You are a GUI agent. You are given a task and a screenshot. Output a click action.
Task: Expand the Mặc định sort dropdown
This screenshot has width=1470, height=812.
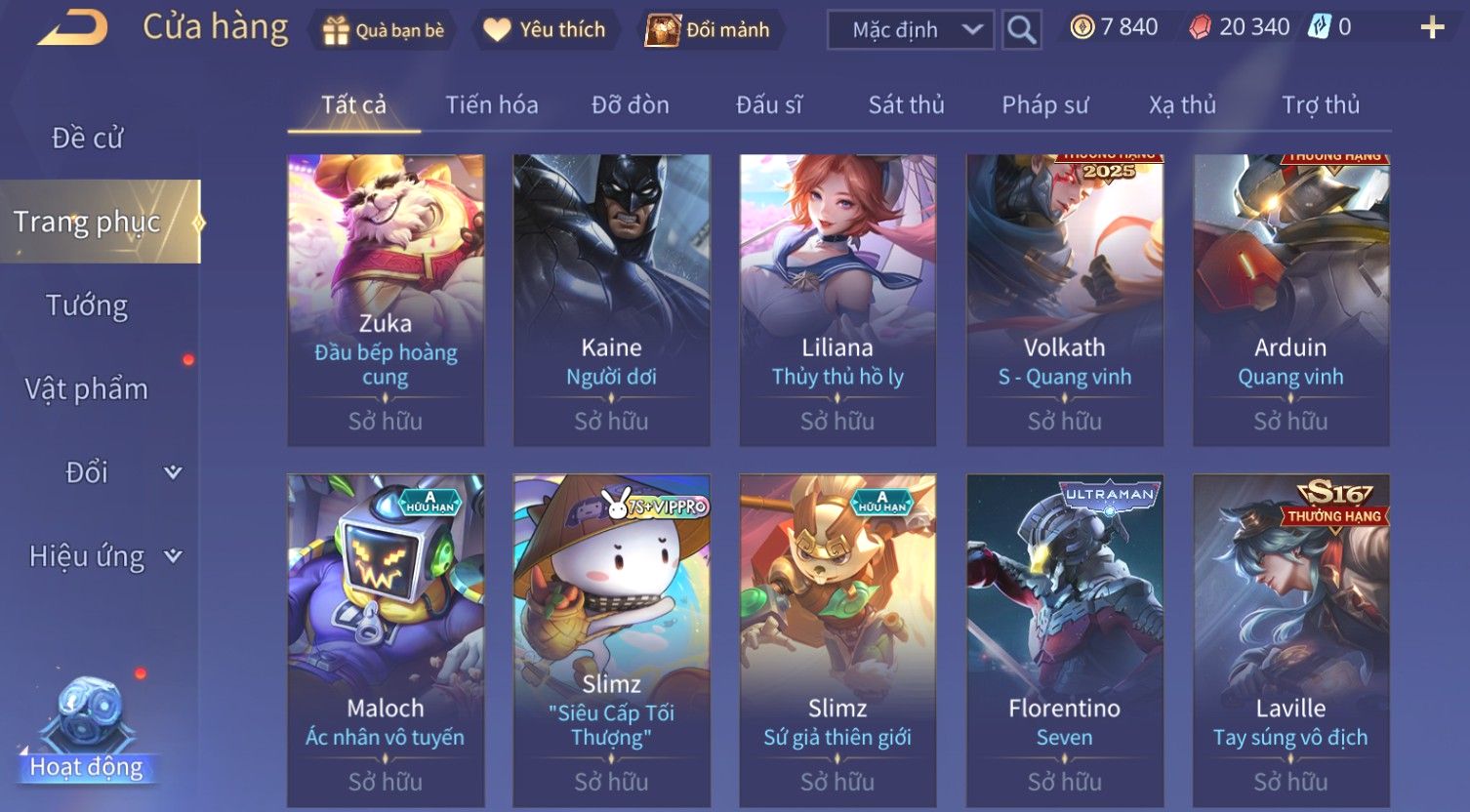(910, 30)
